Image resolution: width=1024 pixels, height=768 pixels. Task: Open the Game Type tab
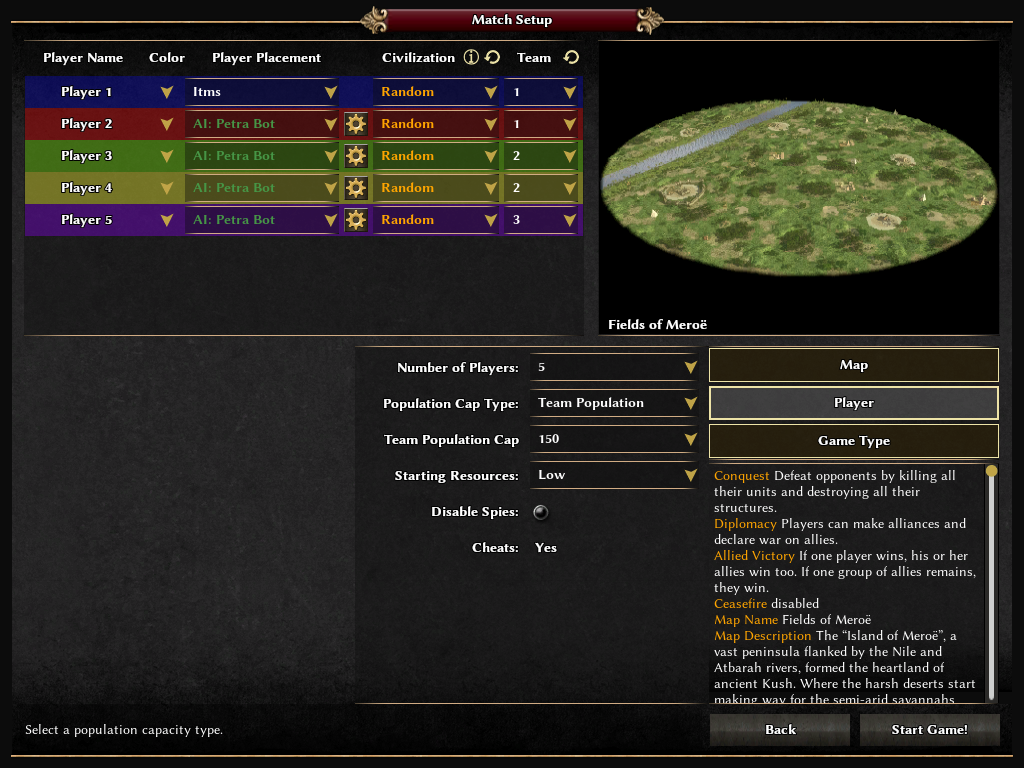point(853,441)
